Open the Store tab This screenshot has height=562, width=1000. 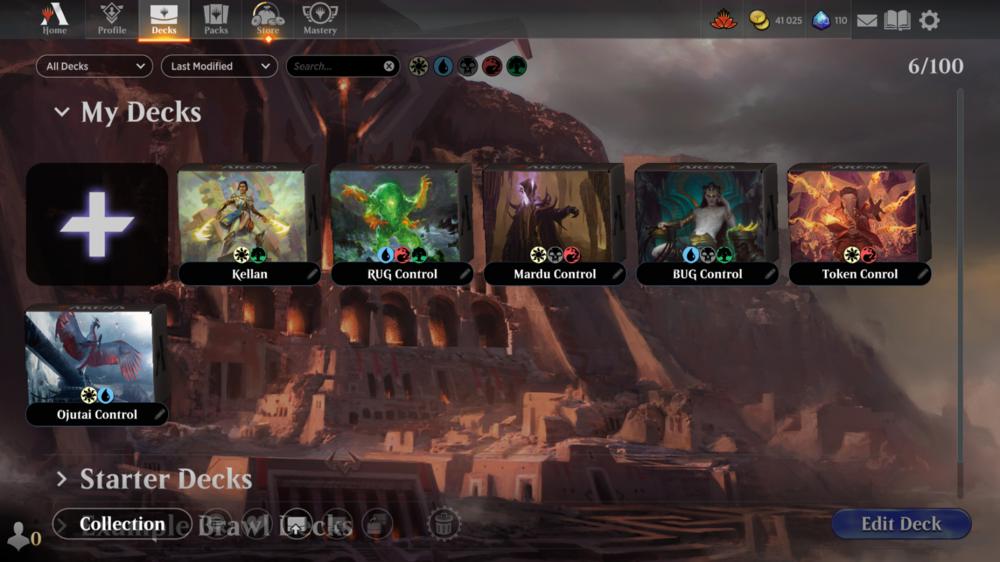268,19
